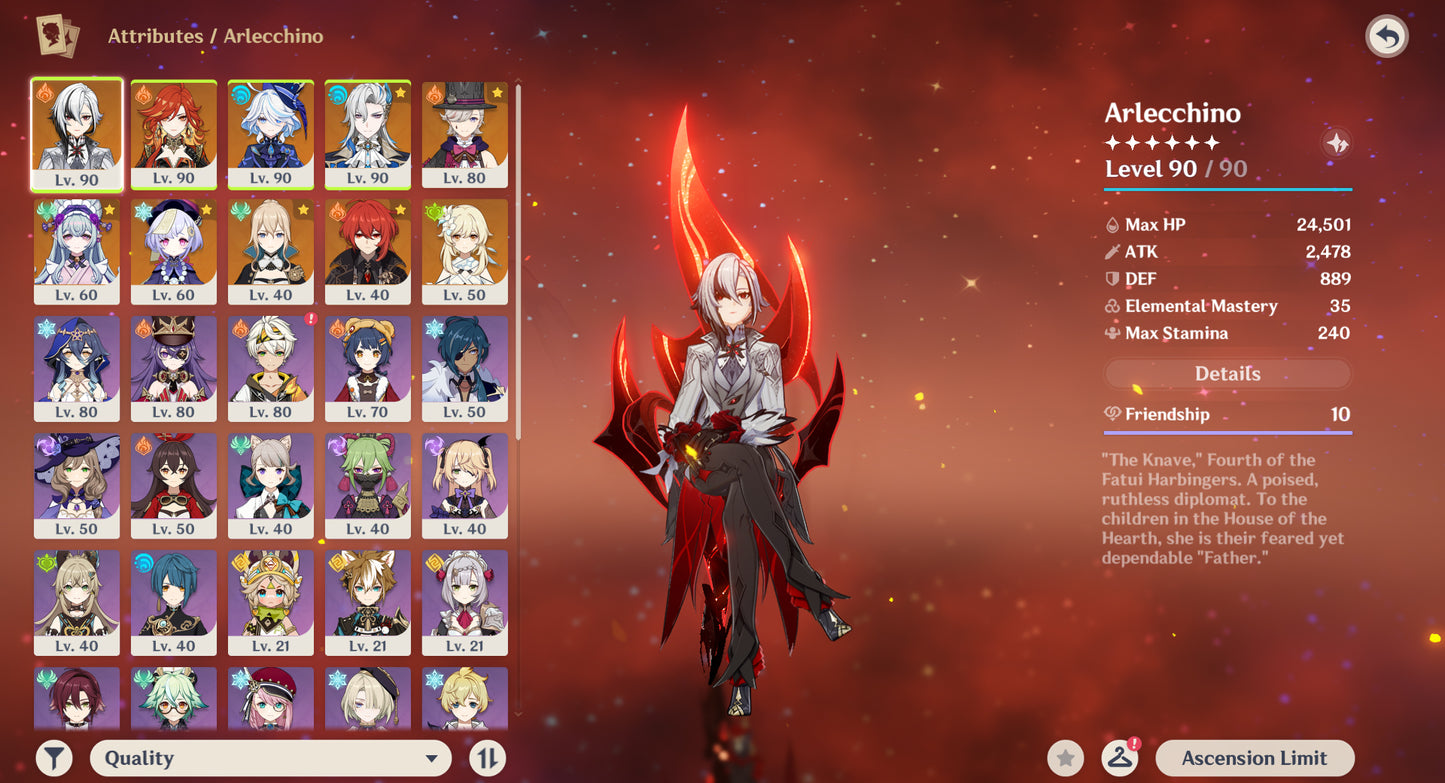Image resolution: width=1445 pixels, height=783 pixels.
Task: Select Furina's Lv. 90 portrait
Action: point(270,135)
